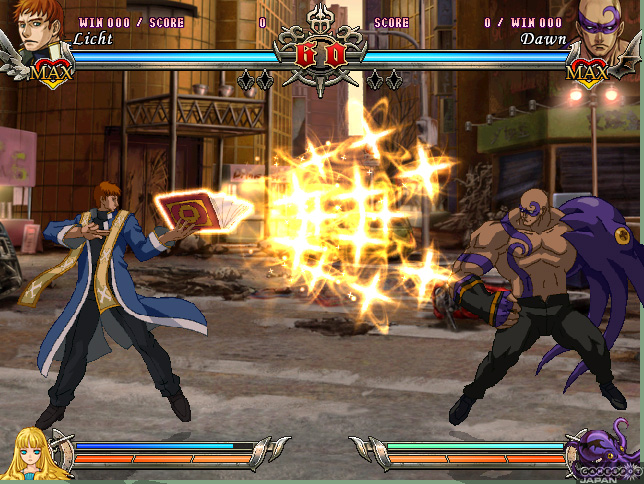Click Dawn's masked character portrait
The height and width of the screenshot is (484, 644).
pos(604,27)
